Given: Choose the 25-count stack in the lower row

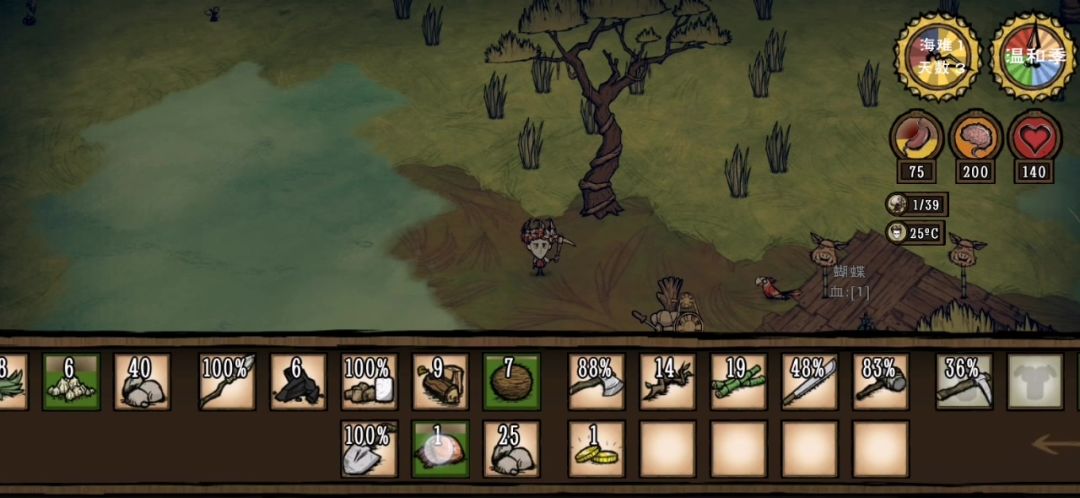Looking at the screenshot, I should (511, 448).
